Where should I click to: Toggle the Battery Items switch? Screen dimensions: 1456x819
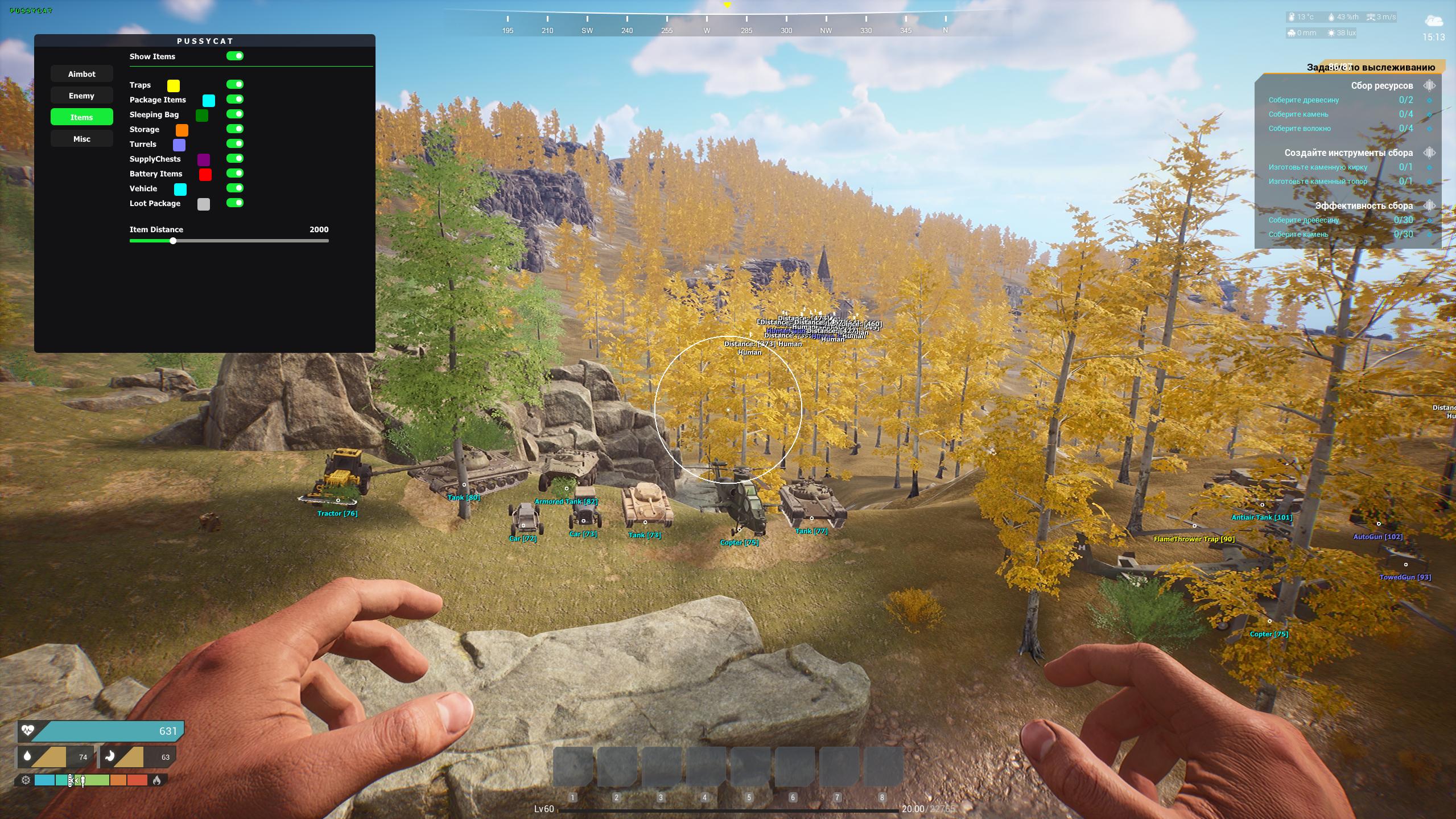click(x=235, y=173)
